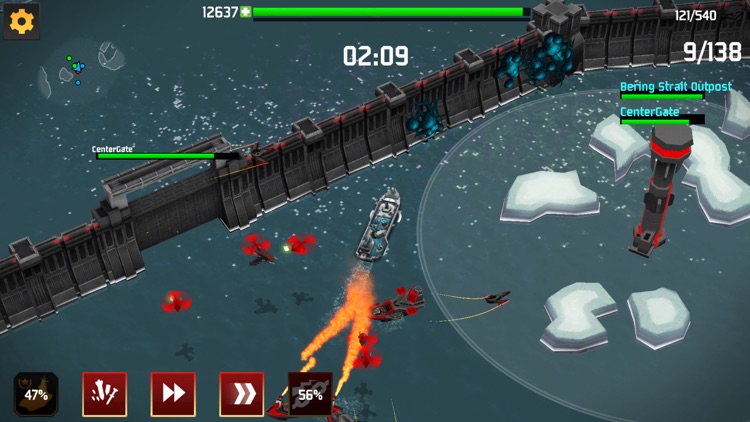Click the circular radar minimap
The height and width of the screenshot is (422, 750).
(x=75, y=70)
